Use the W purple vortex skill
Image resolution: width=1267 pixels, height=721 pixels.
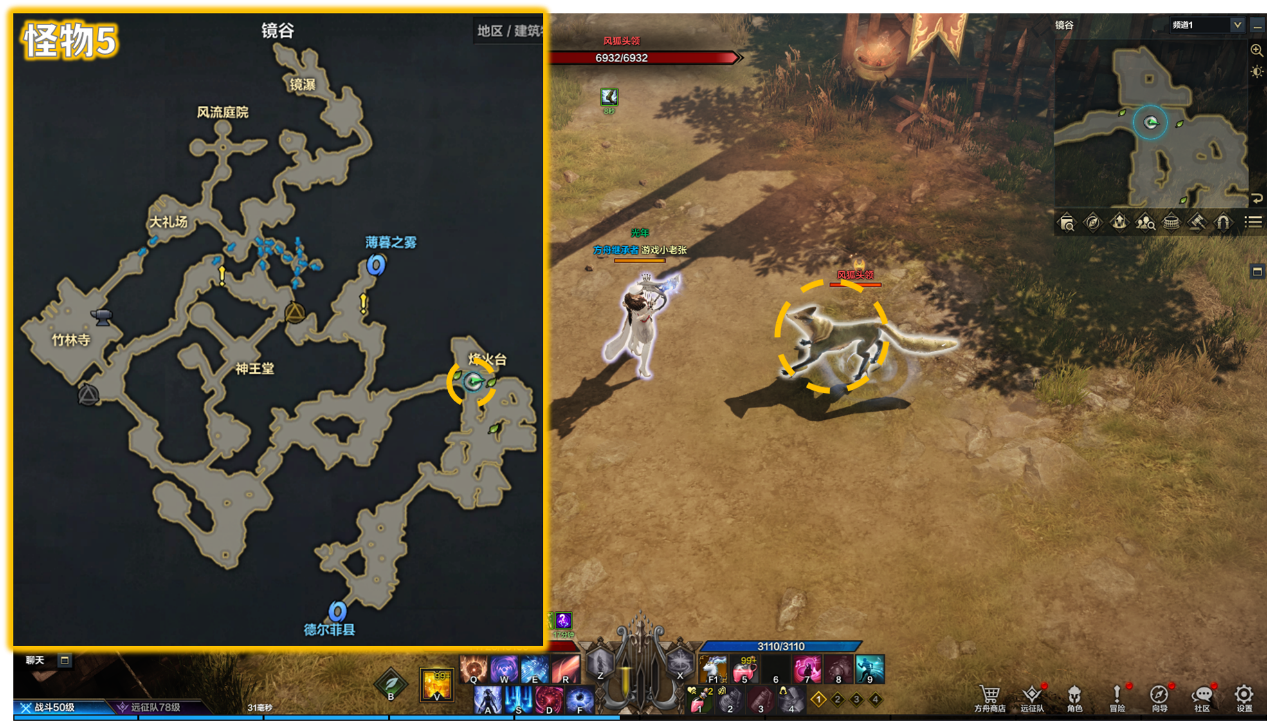tap(504, 668)
